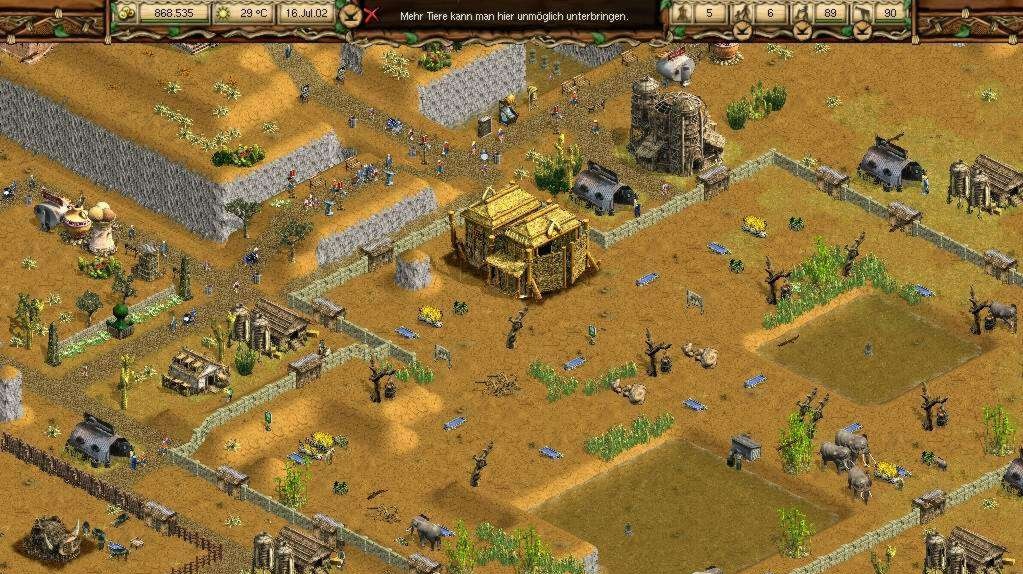
Task: Click the gold coins money icon
Action: click(x=126, y=13)
